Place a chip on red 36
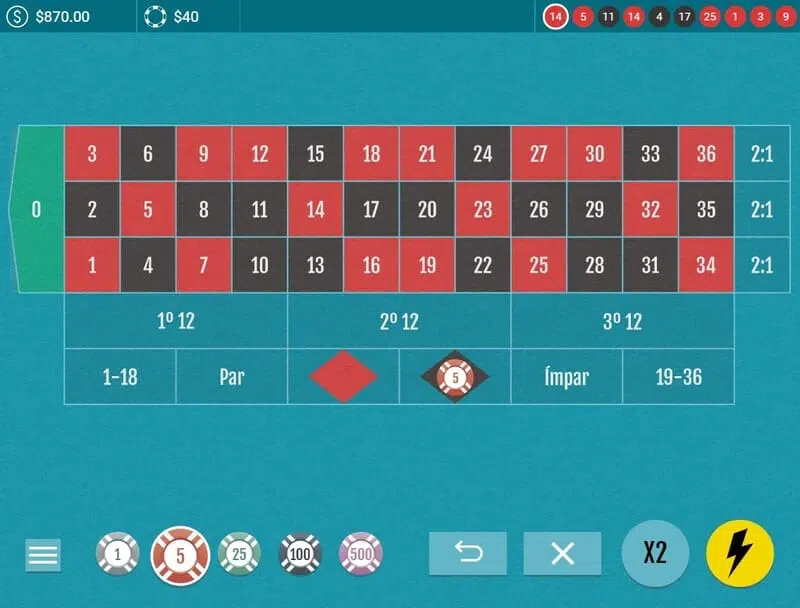Viewport: 800px width, 608px height. click(706, 154)
